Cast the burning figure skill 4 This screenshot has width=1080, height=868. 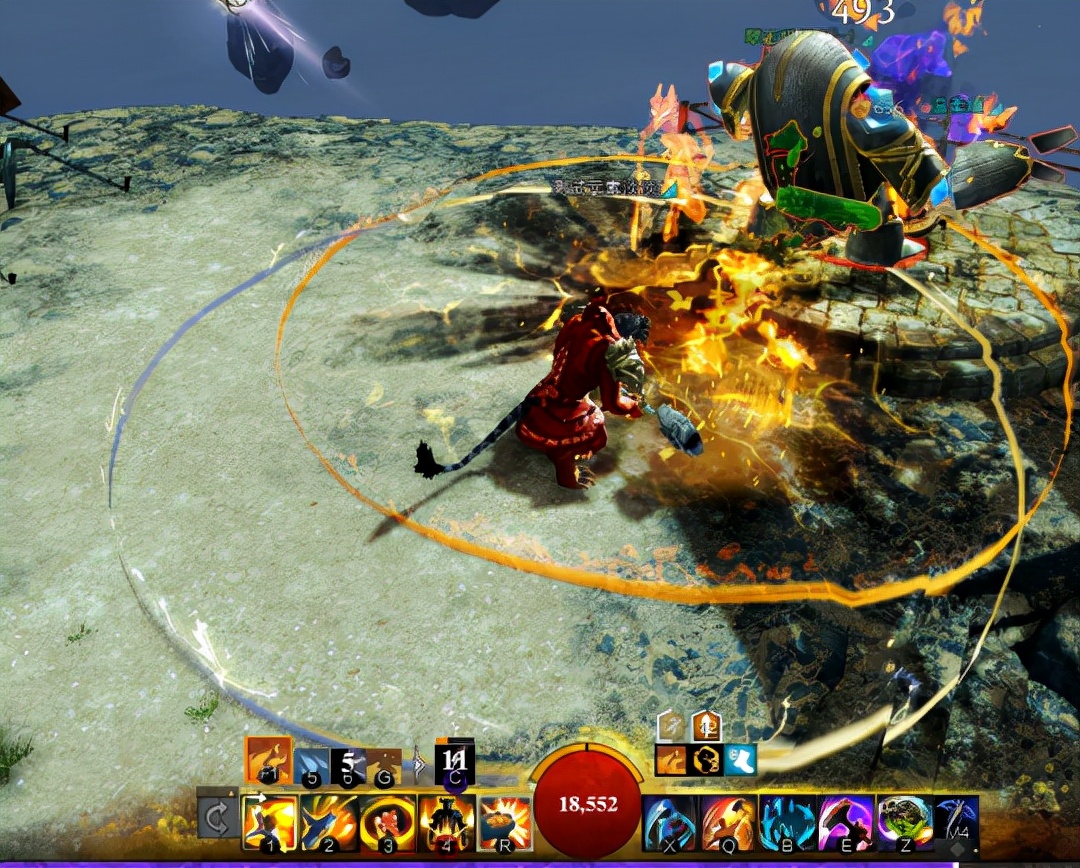tap(447, 822)
